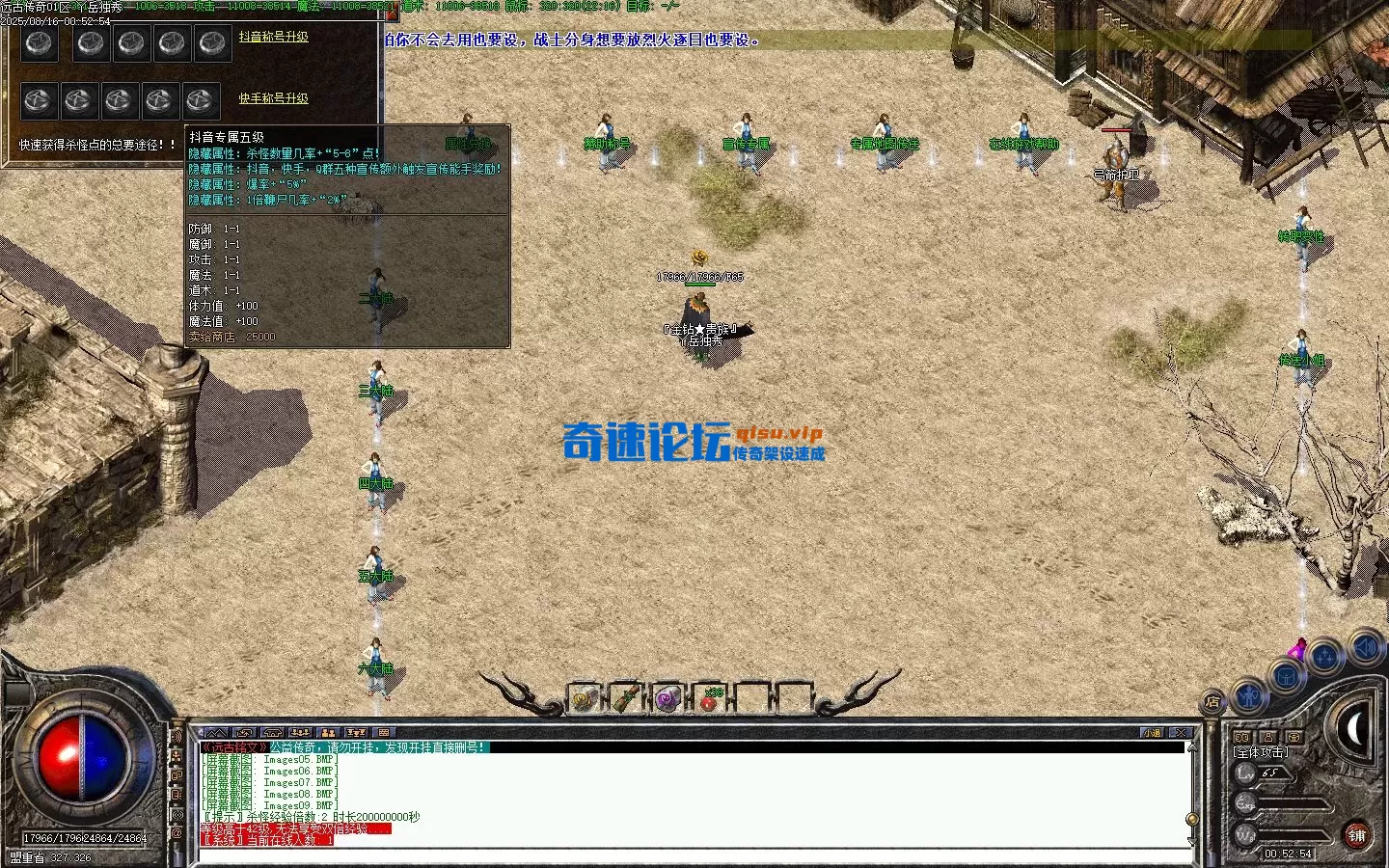Image resolution: width=1389 pixels, height=868 pixels.
Task: Toggle the lock icon above [全体攻击]
Action: point(1266,737)
